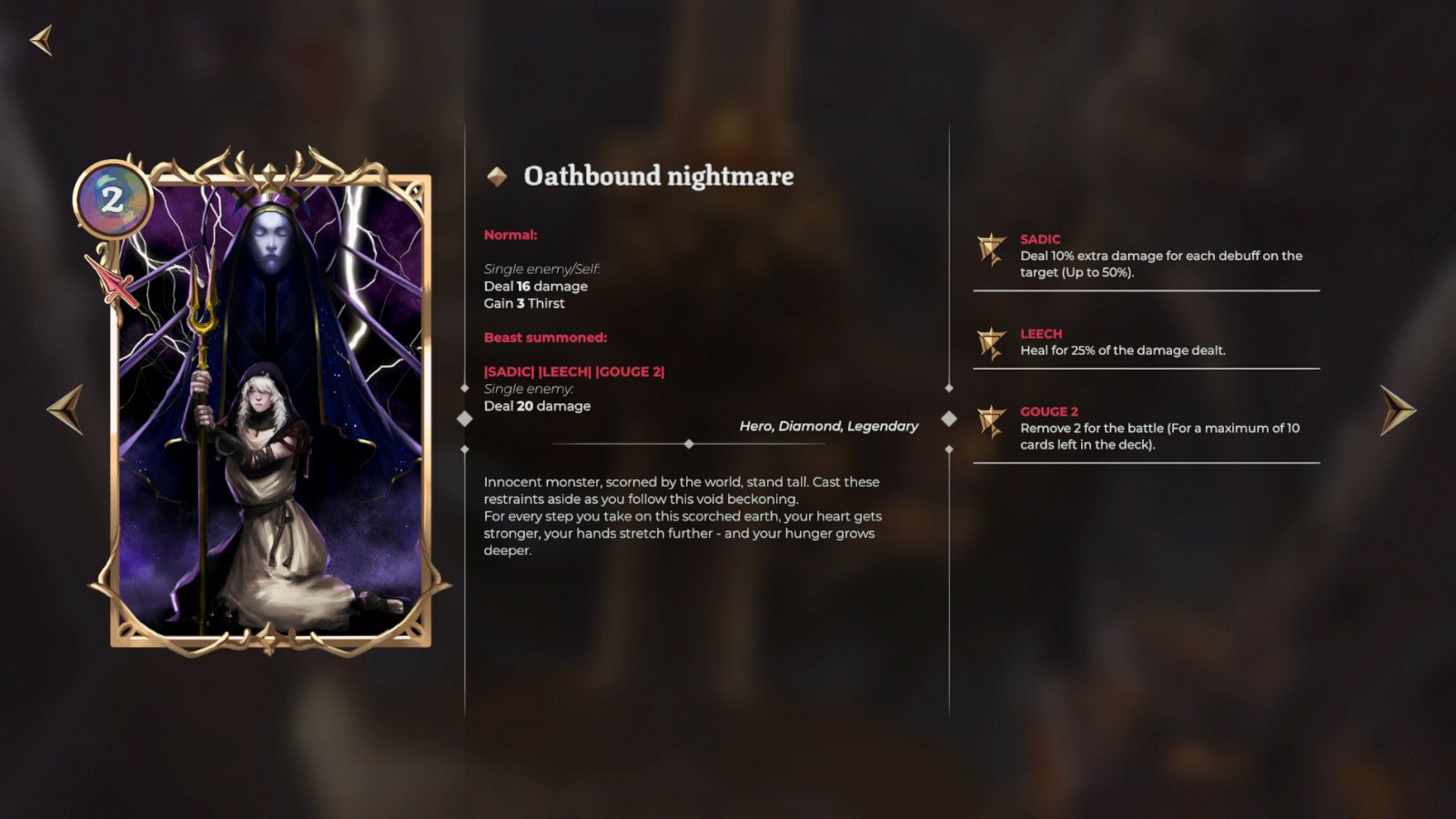Click the Normal: section heading
1456x819 pixels.
[508, 234]
